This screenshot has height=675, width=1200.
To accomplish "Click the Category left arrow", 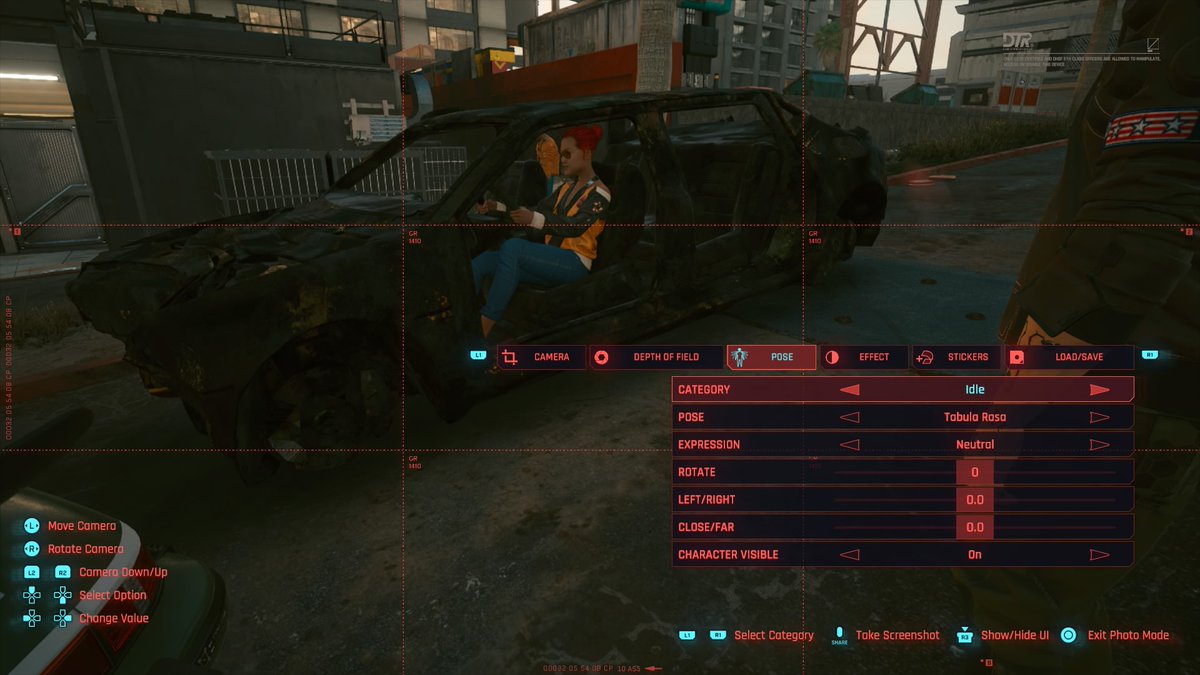I will [849, 390].
